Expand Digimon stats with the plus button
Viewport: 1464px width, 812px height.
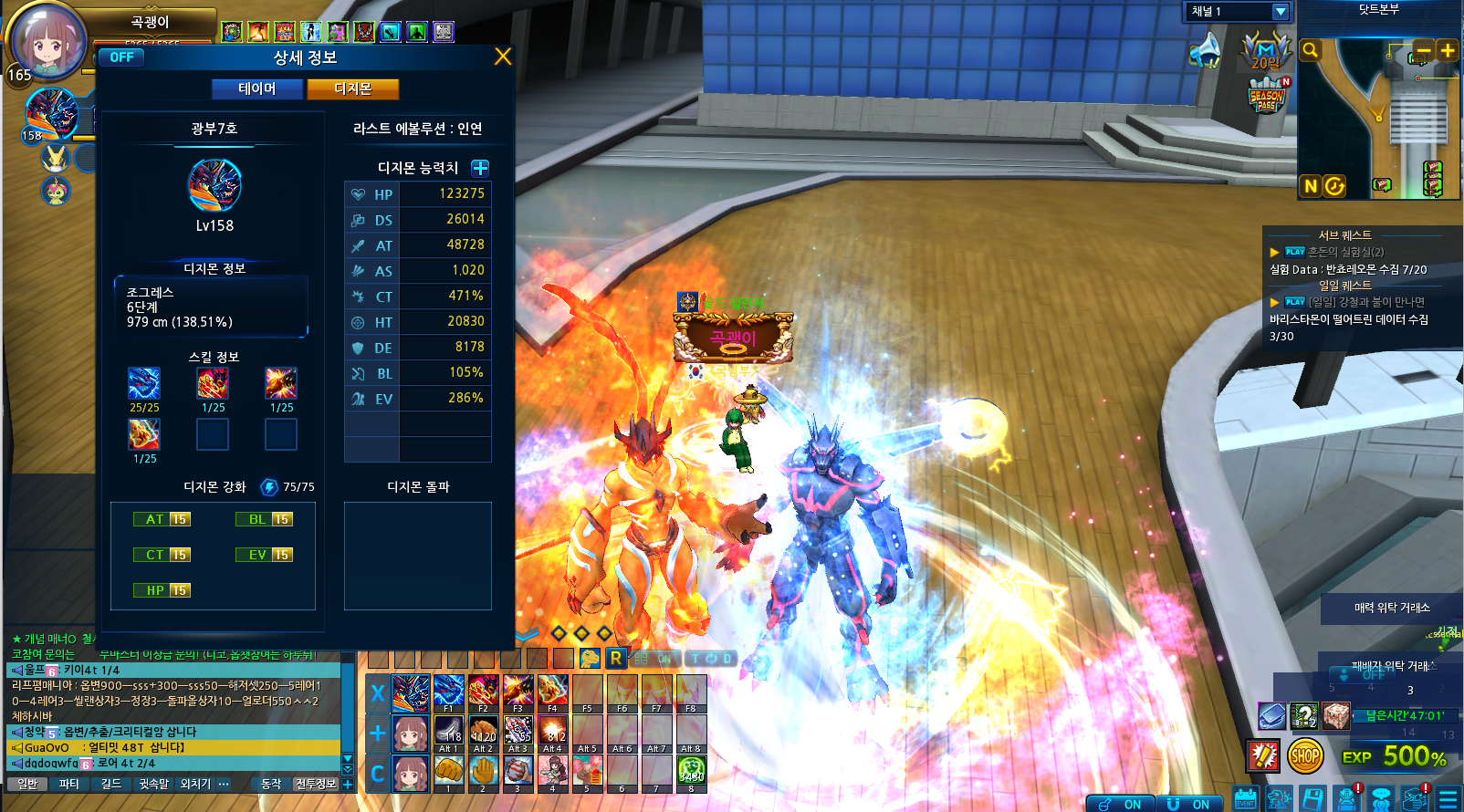(480, 168)
